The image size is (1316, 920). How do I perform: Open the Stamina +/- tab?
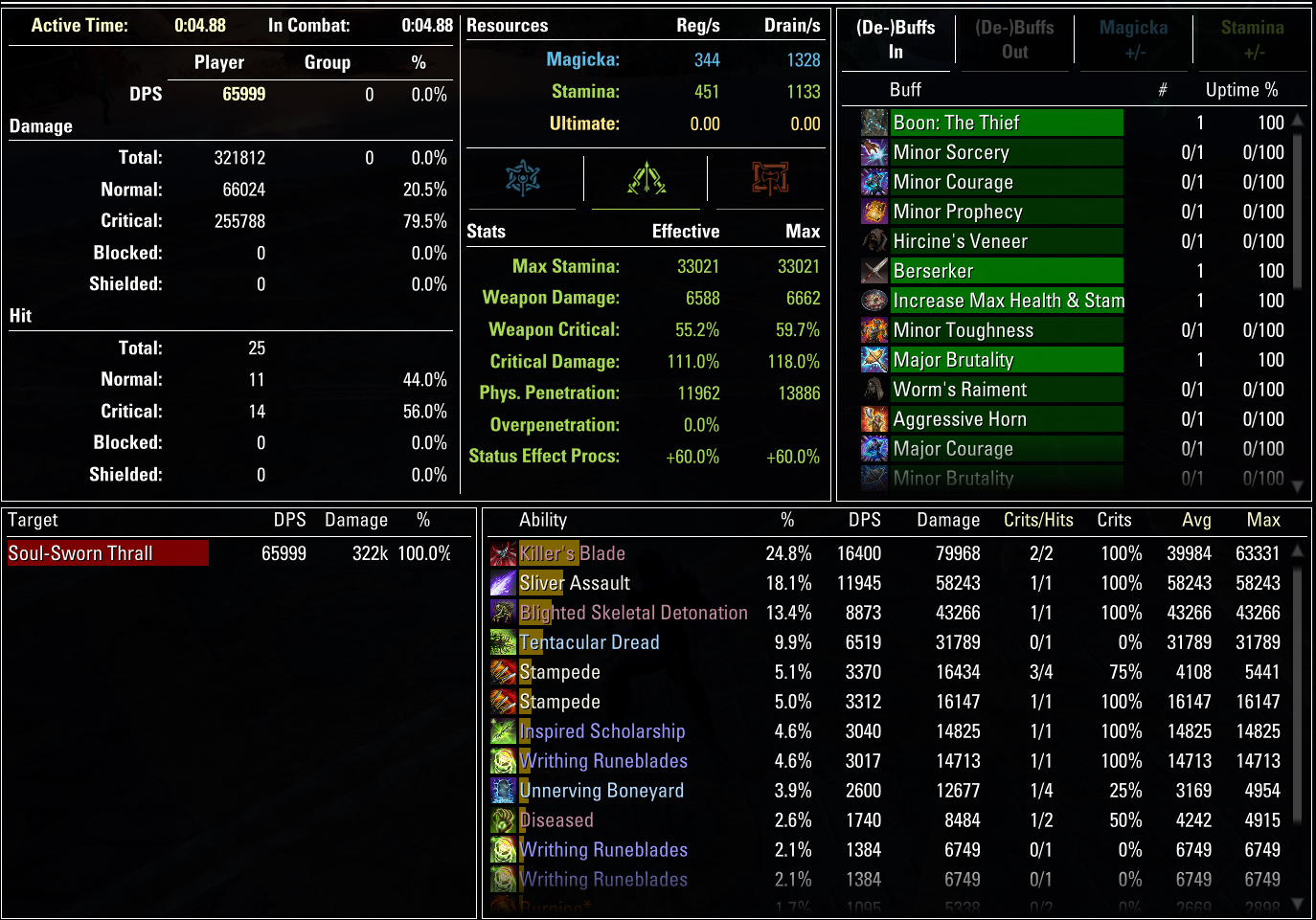1252,39
